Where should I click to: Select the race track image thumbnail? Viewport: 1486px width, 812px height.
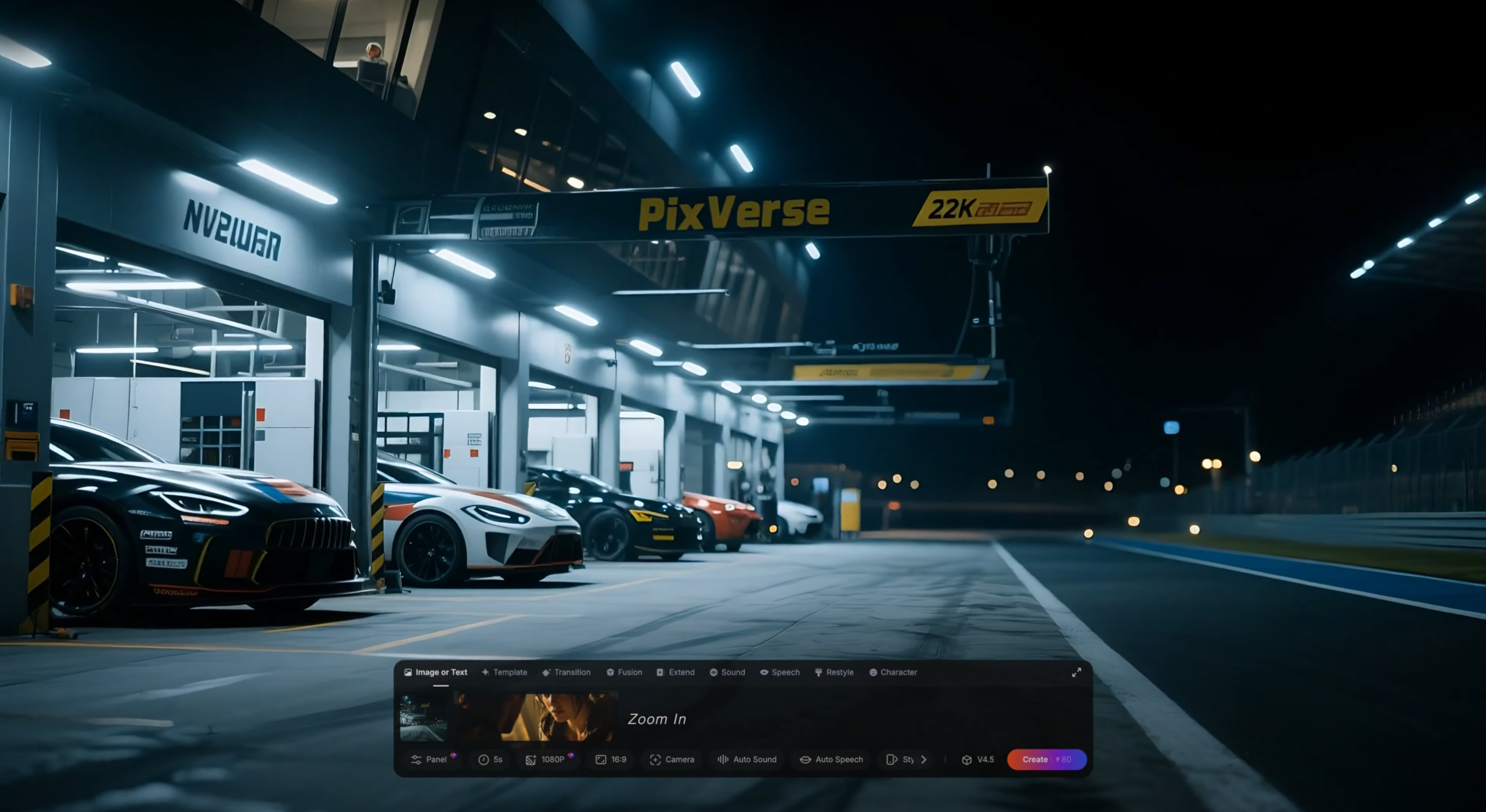coord(423,718)
